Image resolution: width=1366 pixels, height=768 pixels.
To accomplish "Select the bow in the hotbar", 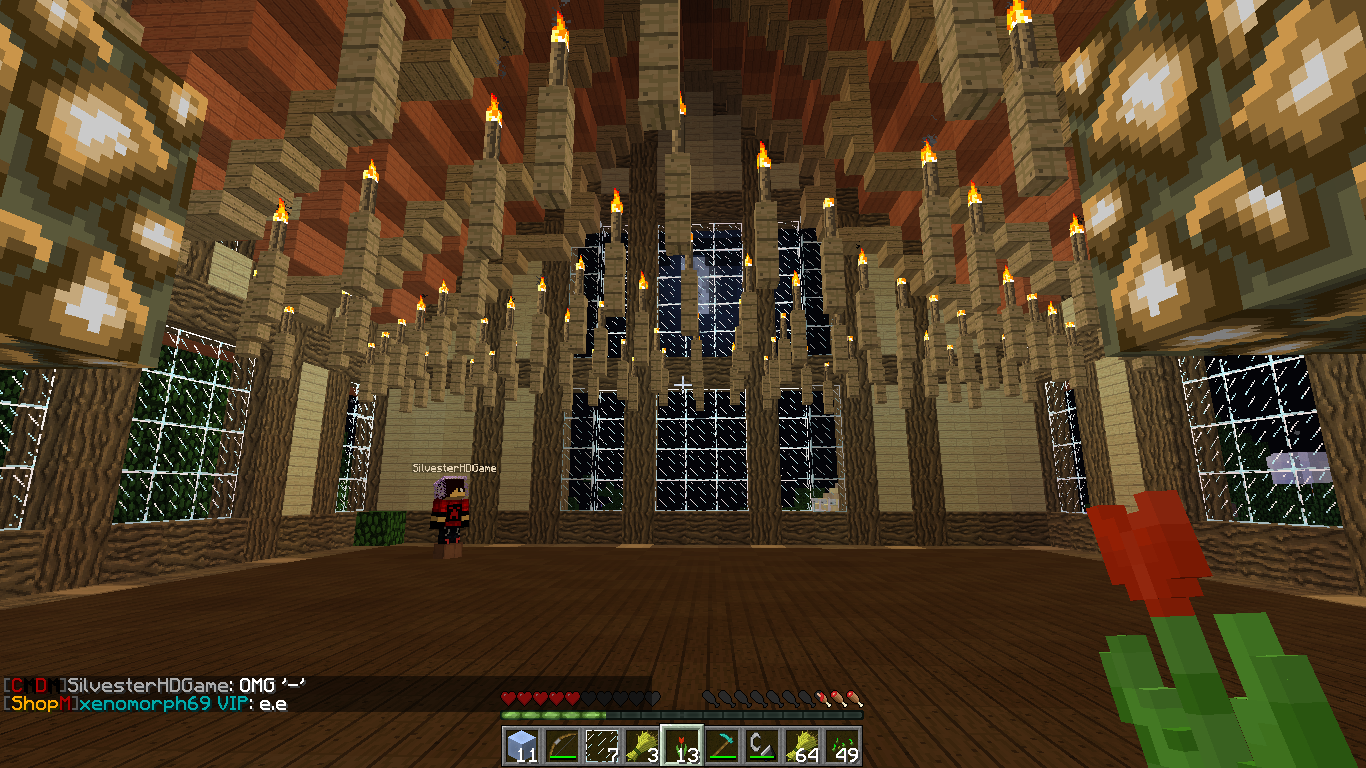I will click(x=561, y=746).
